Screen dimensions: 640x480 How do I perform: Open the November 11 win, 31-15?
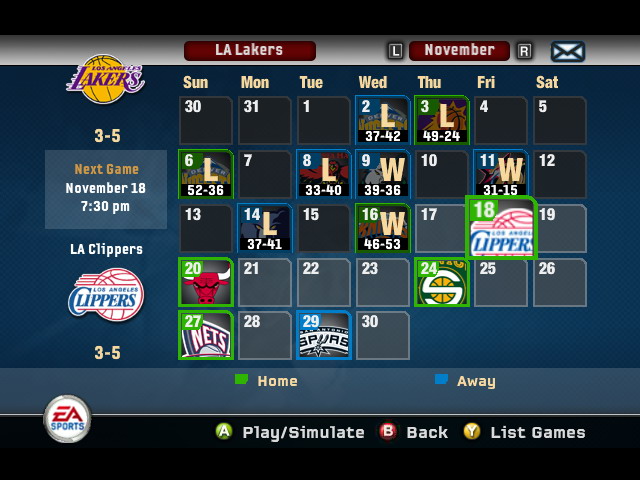(501, 175)
